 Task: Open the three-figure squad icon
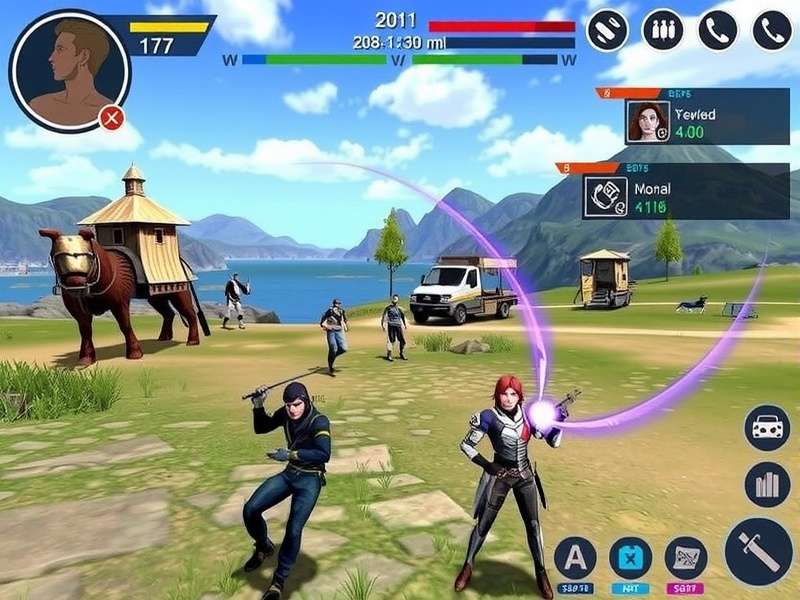pyautogui.click(x=662, y=30)
